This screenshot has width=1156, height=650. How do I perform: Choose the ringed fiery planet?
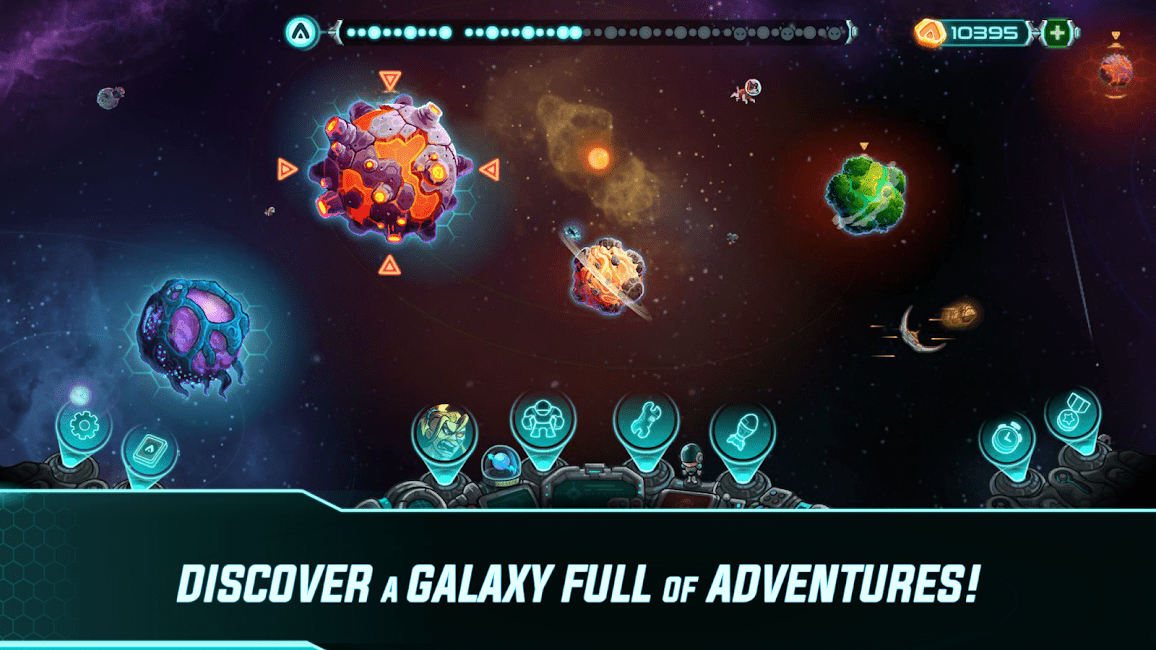[x=607, y=273]
